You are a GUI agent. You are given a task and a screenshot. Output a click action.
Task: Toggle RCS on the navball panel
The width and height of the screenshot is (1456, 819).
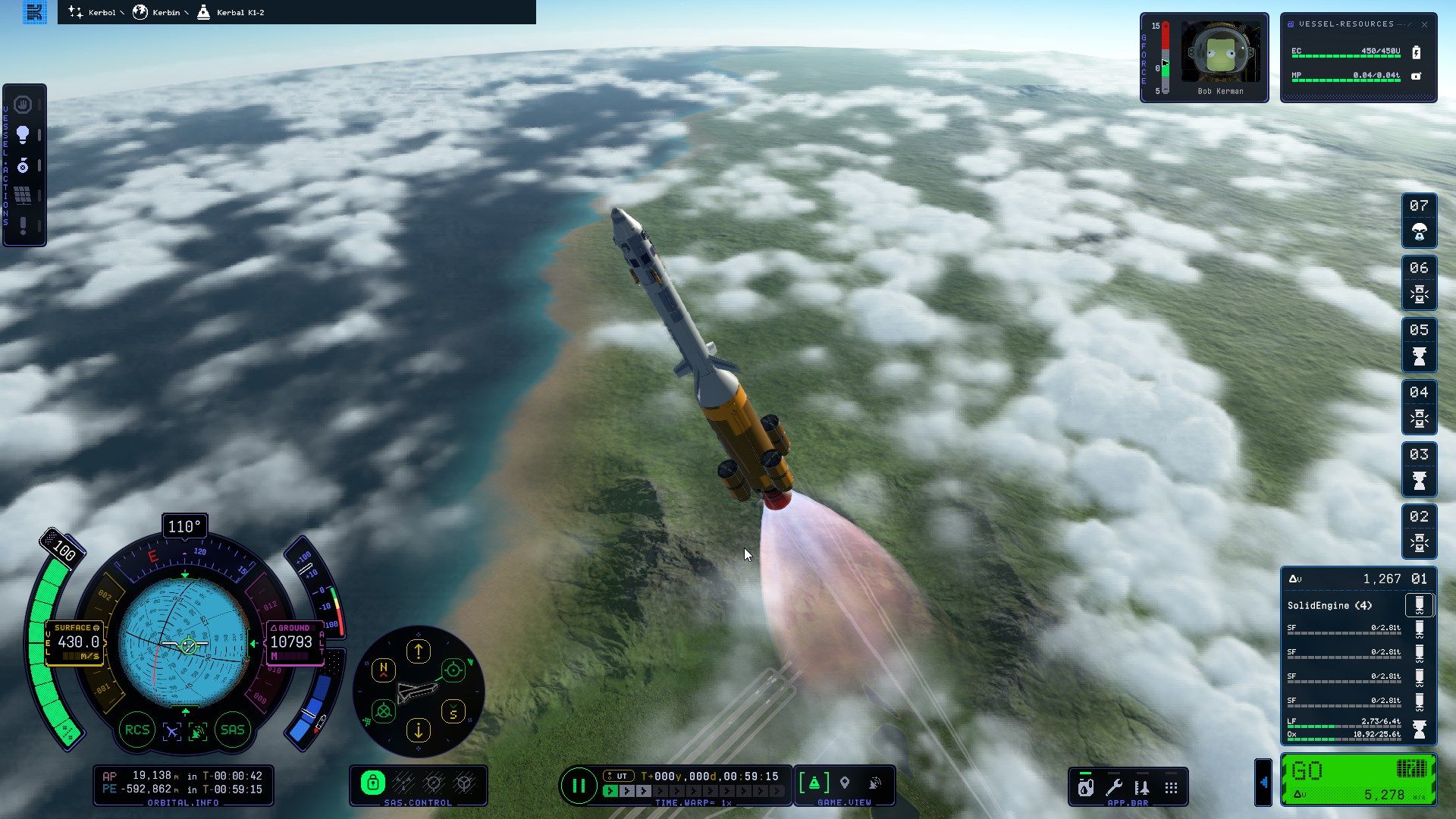139,729
